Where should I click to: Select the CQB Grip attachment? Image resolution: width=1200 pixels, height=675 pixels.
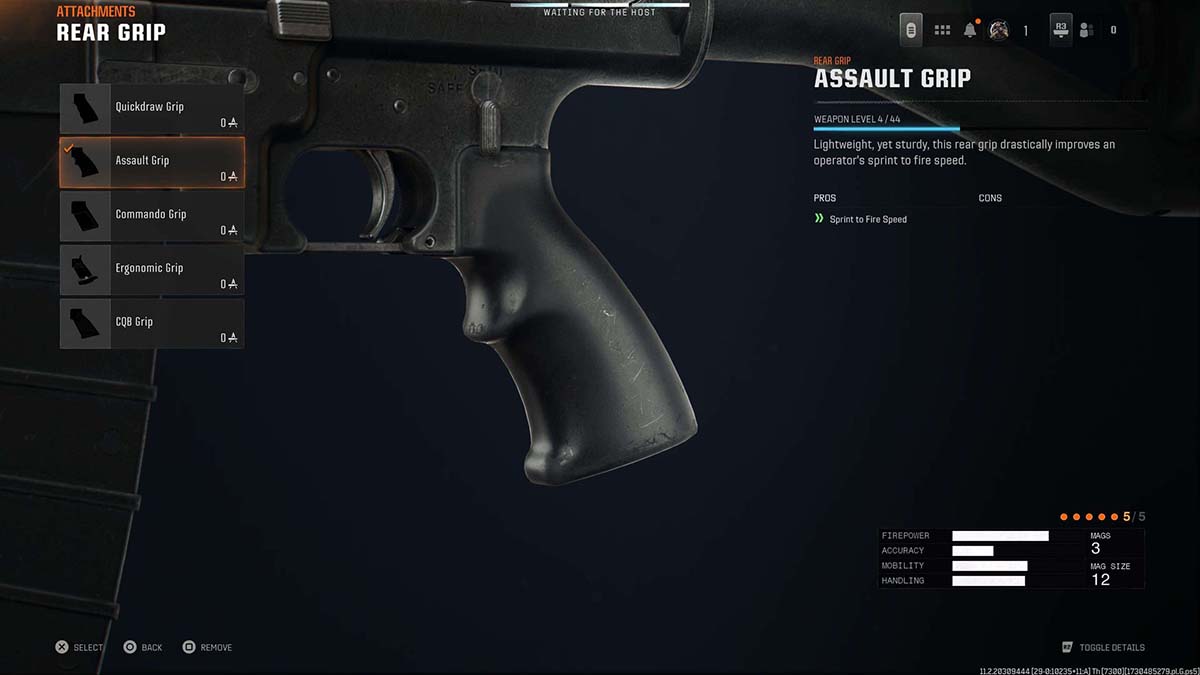151,324
